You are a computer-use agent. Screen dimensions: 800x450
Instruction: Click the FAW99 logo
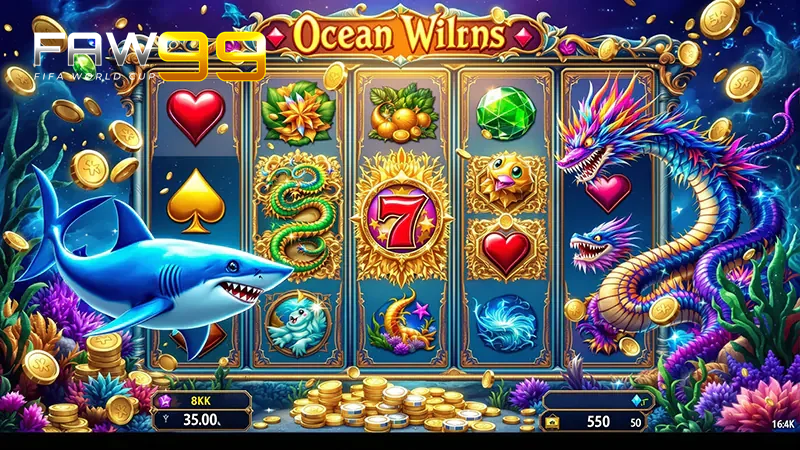coord(149,55)
